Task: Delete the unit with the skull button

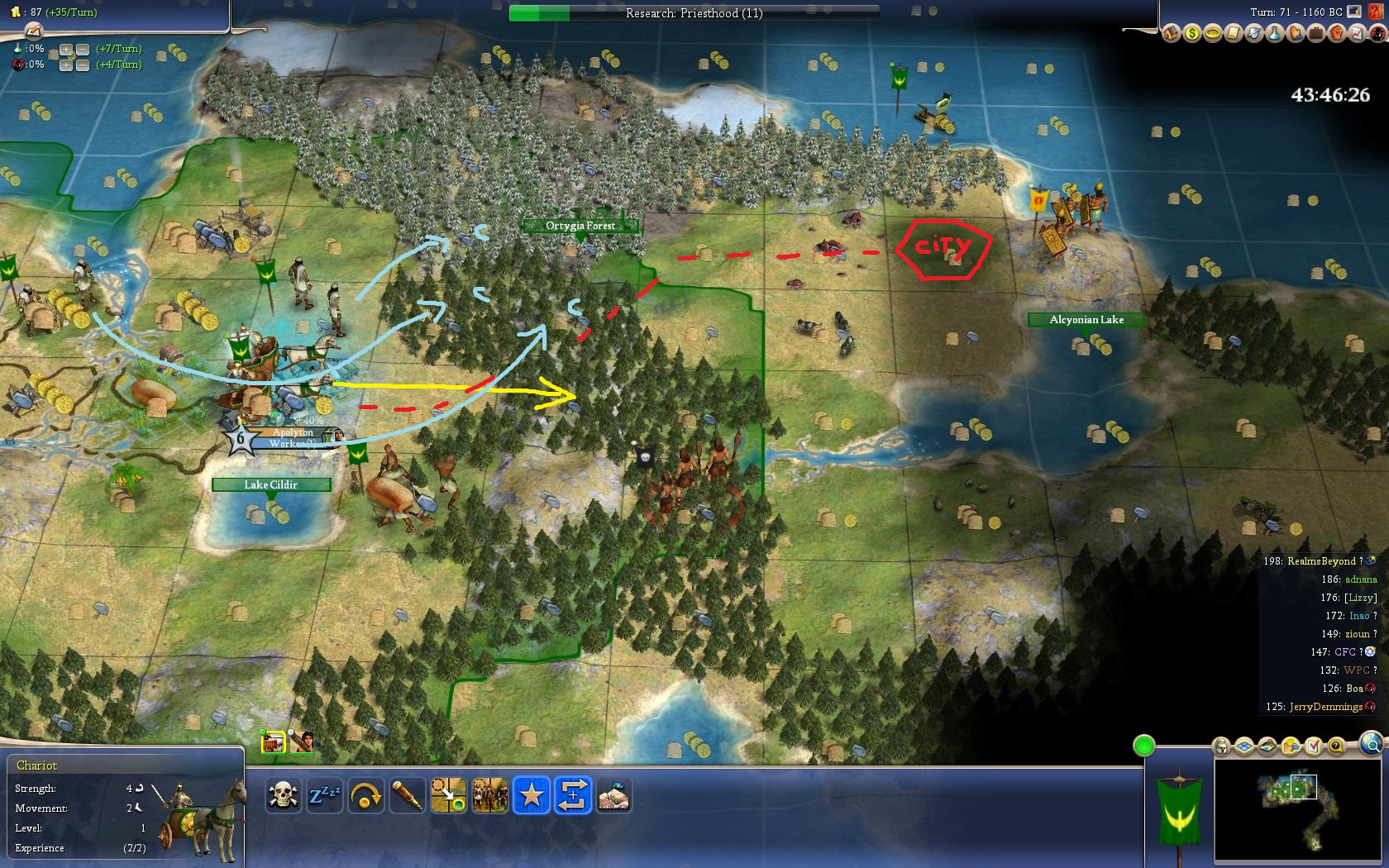Action: (x=283, y=796)
